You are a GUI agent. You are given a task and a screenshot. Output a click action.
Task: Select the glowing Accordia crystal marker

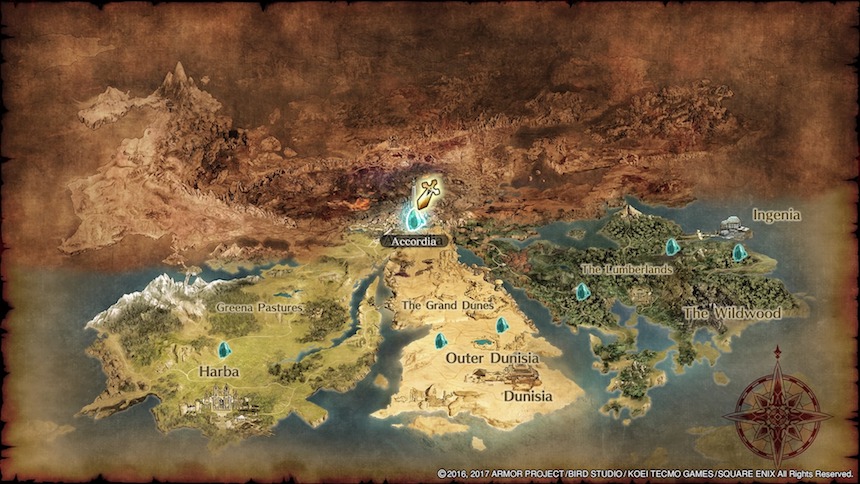click(411, 218)
